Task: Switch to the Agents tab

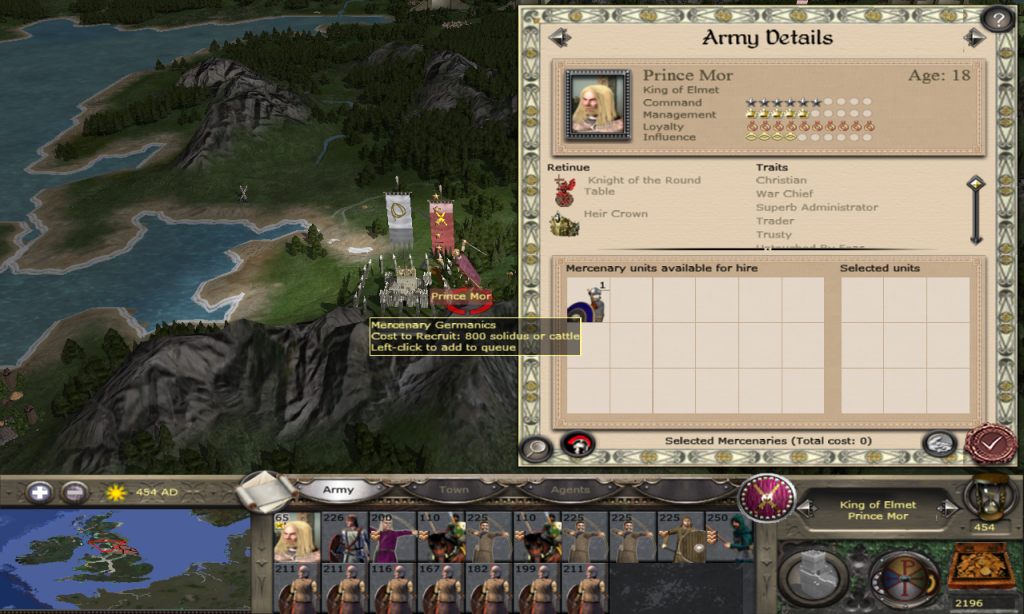Action: tap(569, 490)
